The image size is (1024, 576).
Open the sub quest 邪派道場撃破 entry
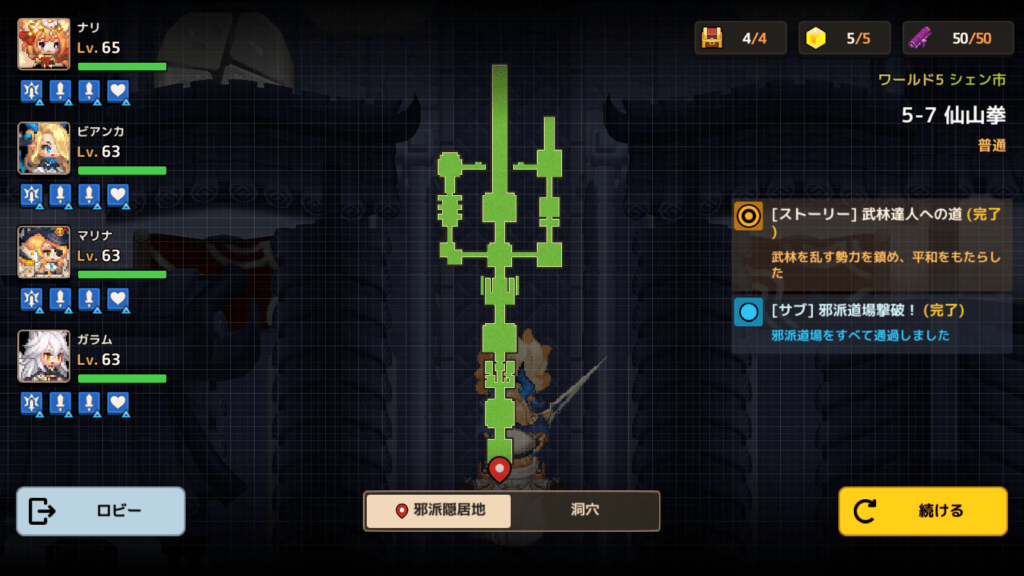pos(872,323)
